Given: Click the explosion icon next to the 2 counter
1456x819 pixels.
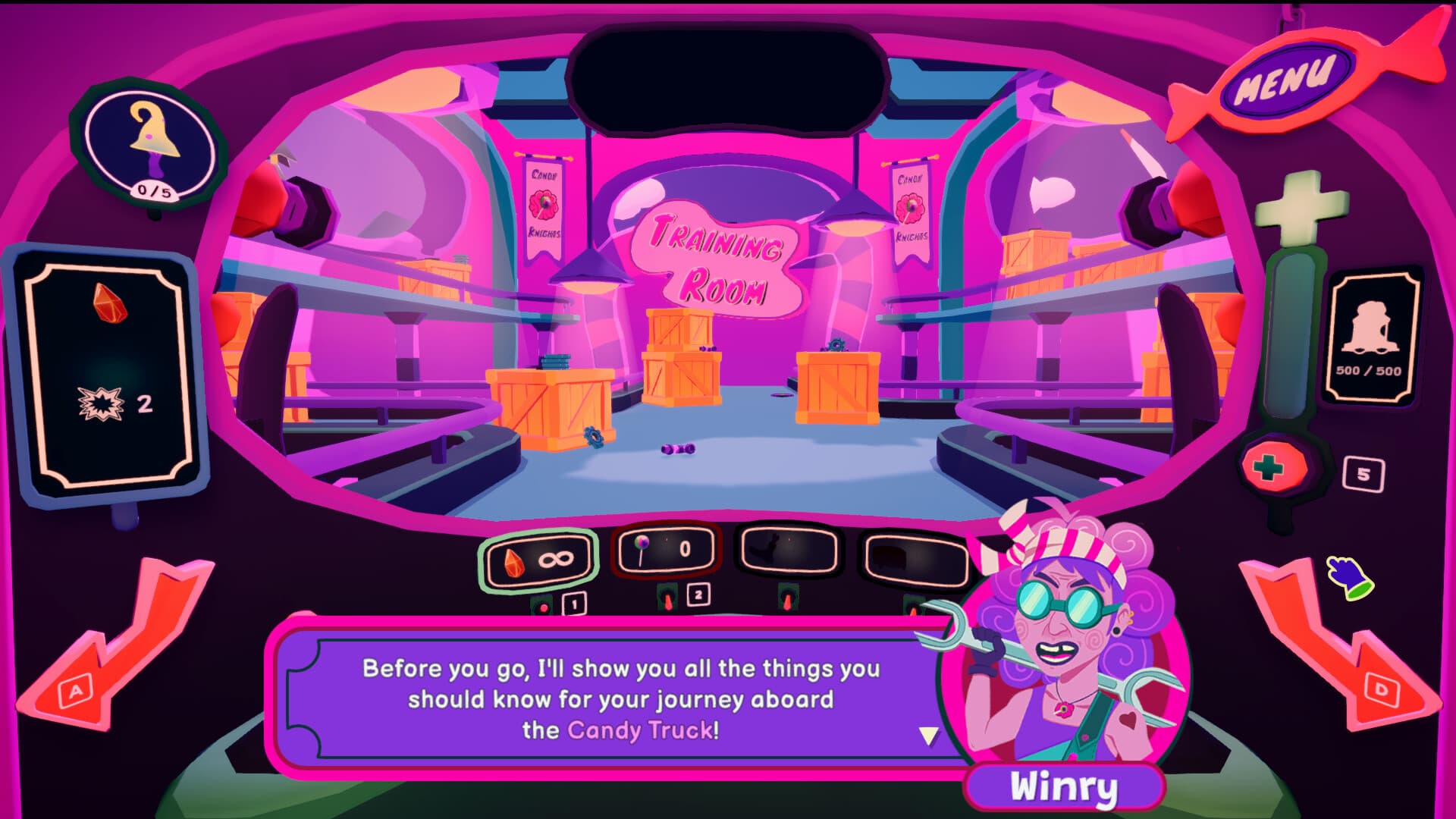Looking at the screenshot, I should tap(102, 404).
